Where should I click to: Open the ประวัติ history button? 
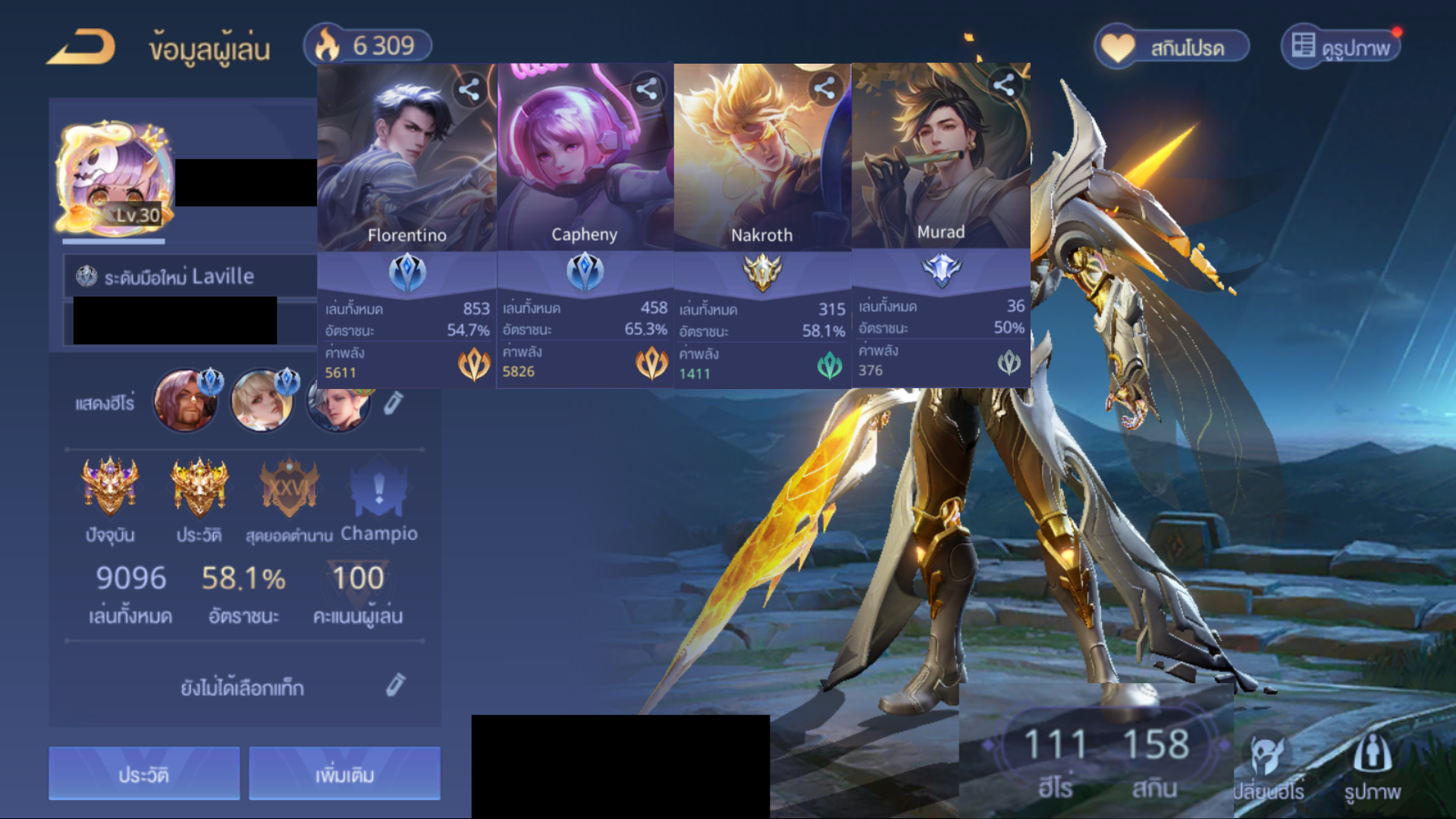click(144, 773)
